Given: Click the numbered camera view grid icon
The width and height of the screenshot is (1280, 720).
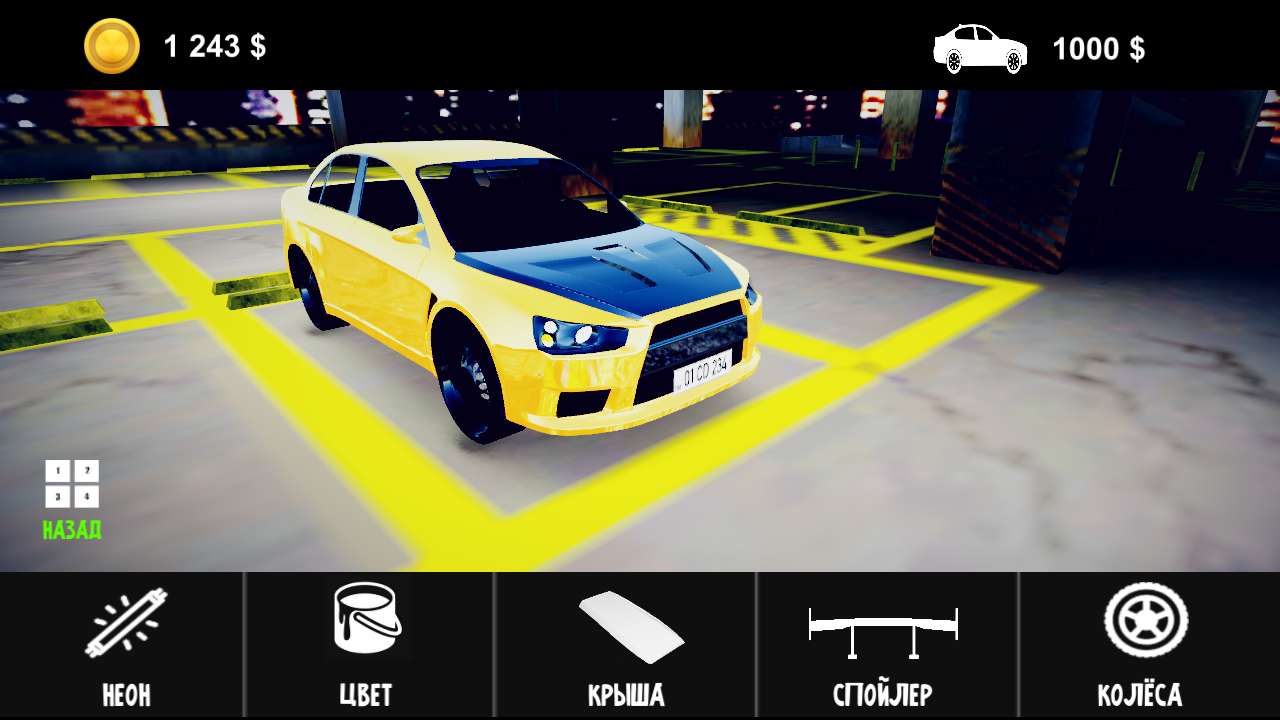Looking at the screenshot, I should [72, 483].
